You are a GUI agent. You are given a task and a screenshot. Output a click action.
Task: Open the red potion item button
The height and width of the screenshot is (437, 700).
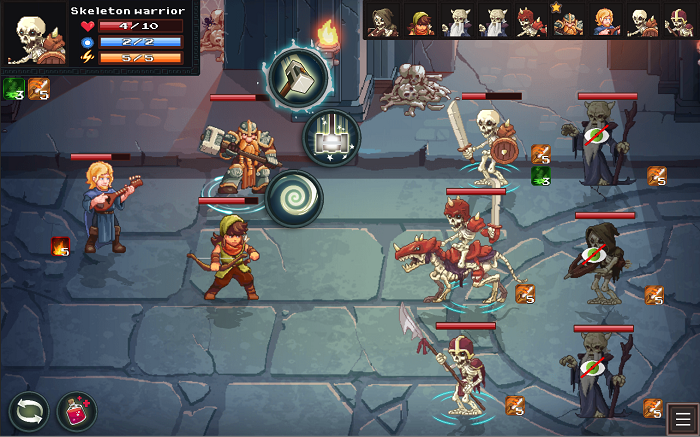(x=76, y=412)
